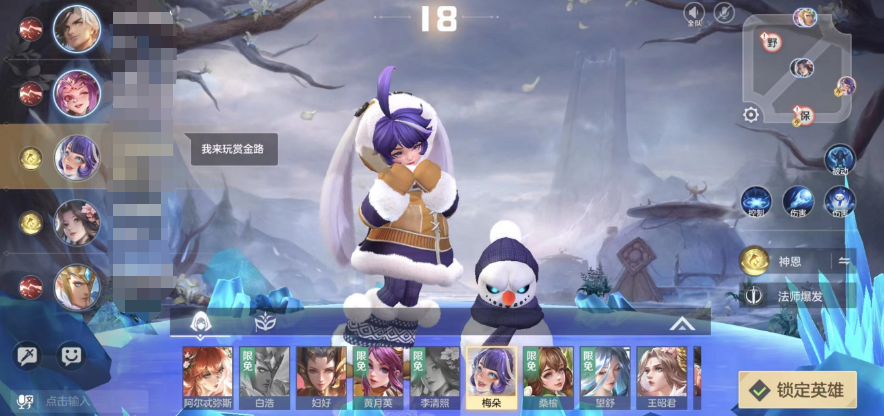Toggle the 全队 team voice speaker
Screen dimensions: 884x416
694,13
